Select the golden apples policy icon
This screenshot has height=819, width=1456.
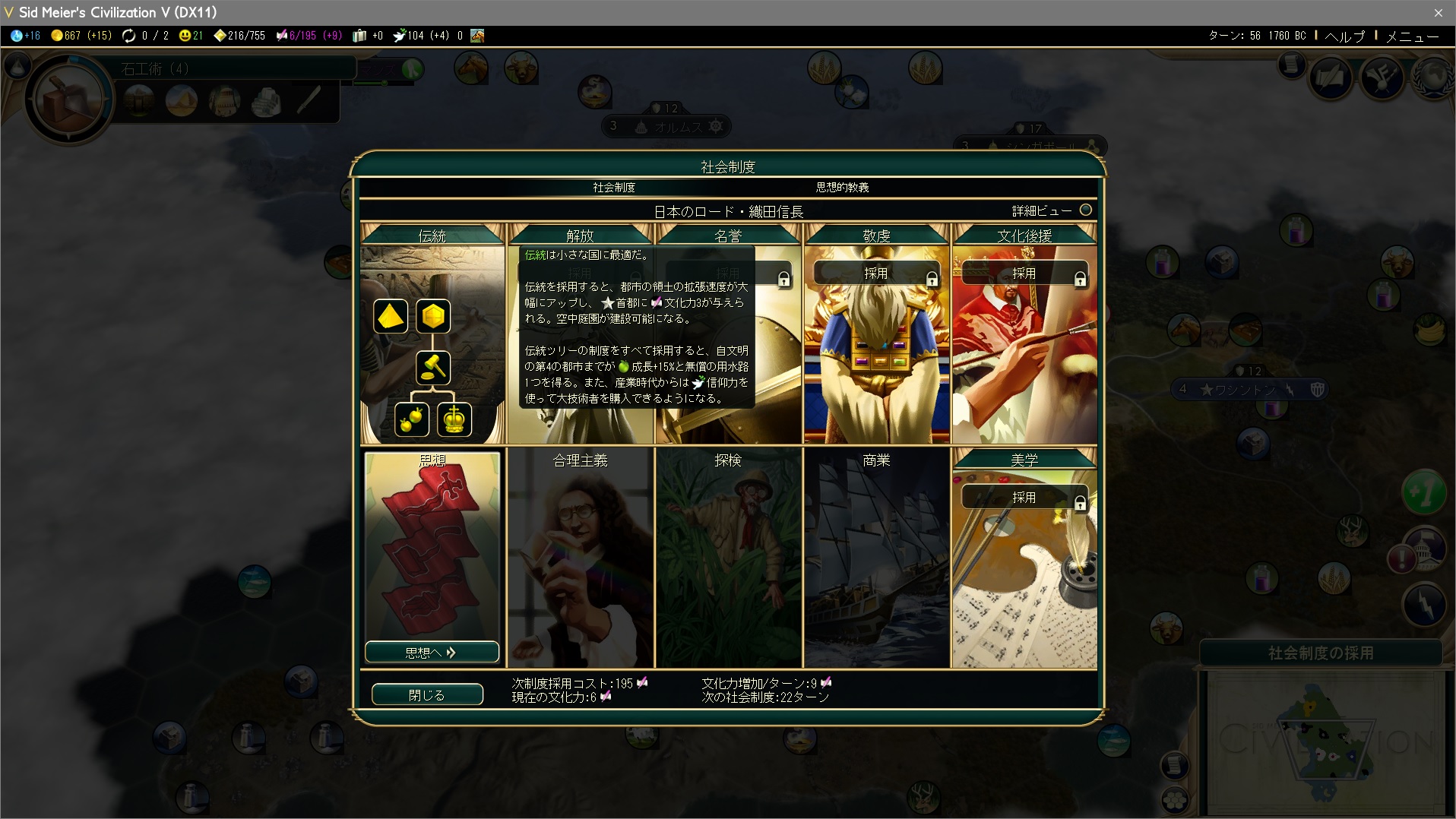pyautogui.click(x=411, y=419)
